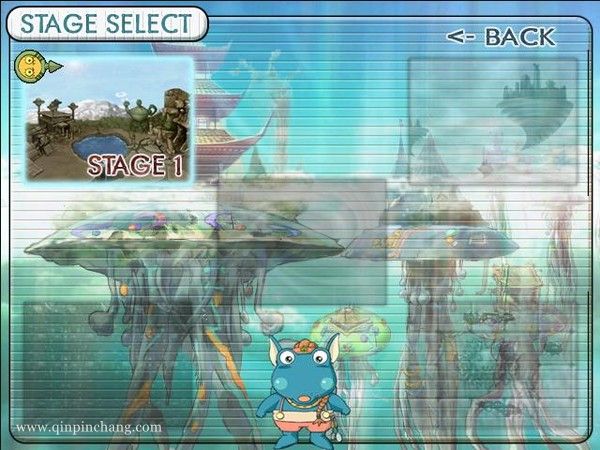Select the Stage 1 thumbnail
Viewport: 600px width, 450px height.
(x=108, y=120)
